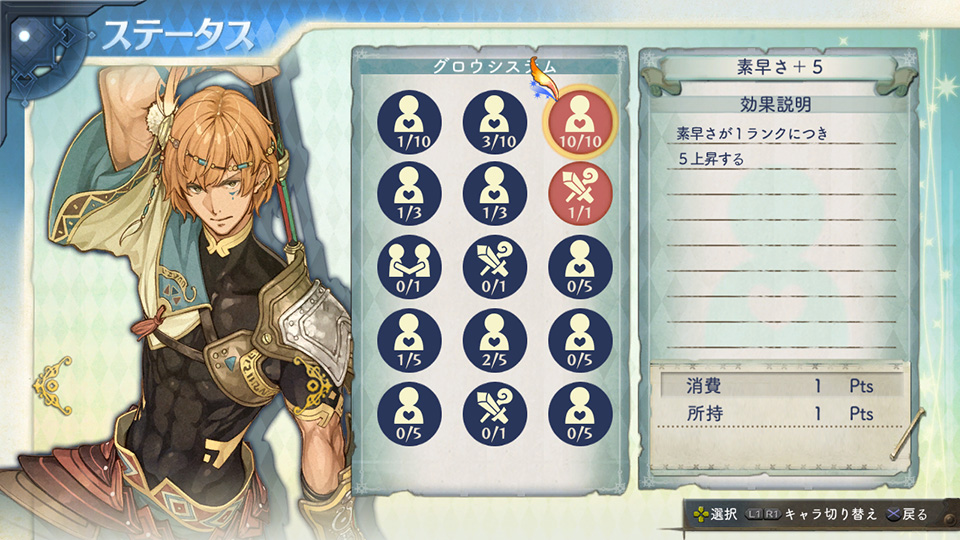Screen dimensions: 960x540
Task: Choose the growth node showing 1/10
Action: tap(409, 122)
